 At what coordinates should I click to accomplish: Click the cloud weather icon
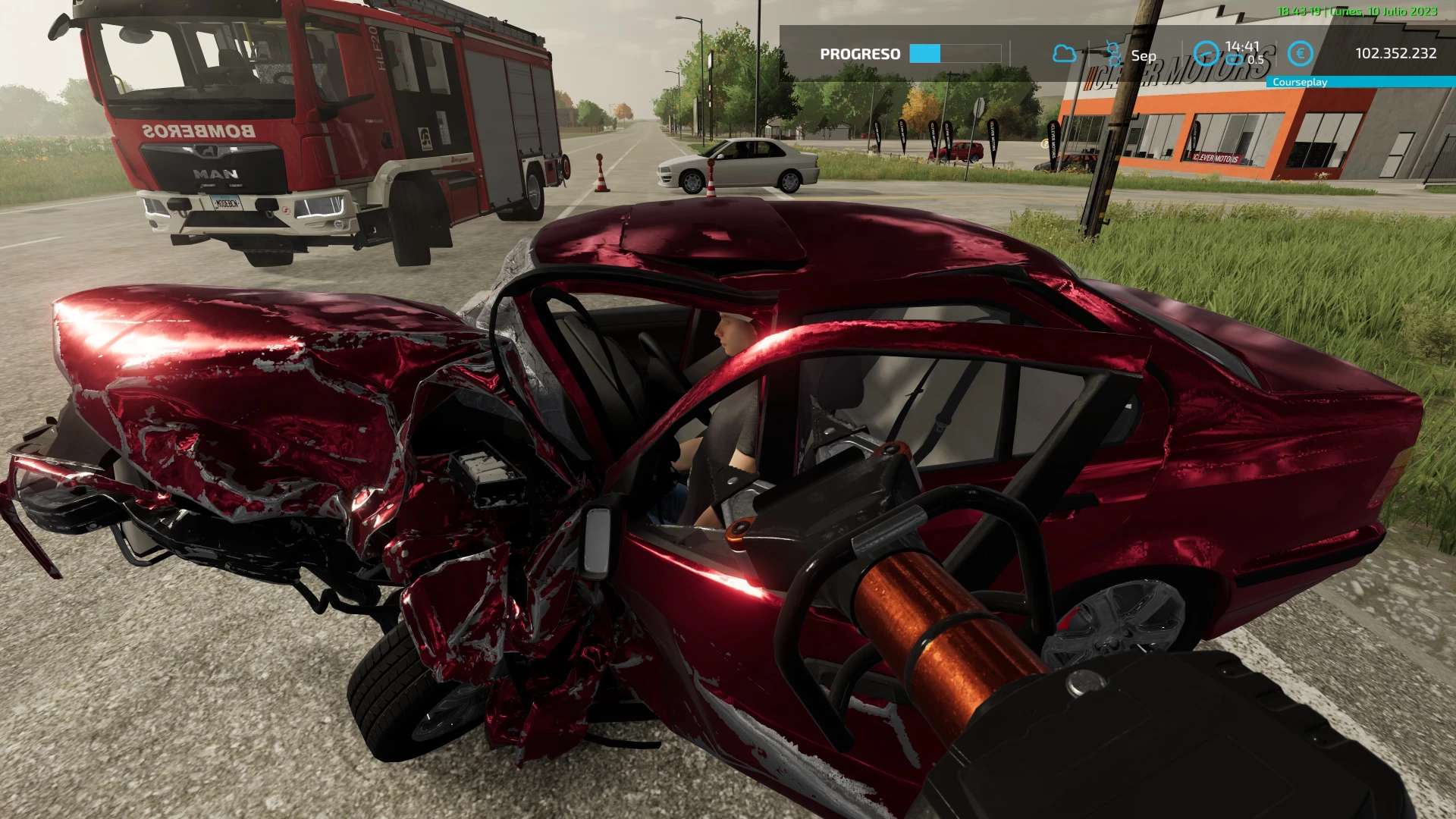(1064, 54)
